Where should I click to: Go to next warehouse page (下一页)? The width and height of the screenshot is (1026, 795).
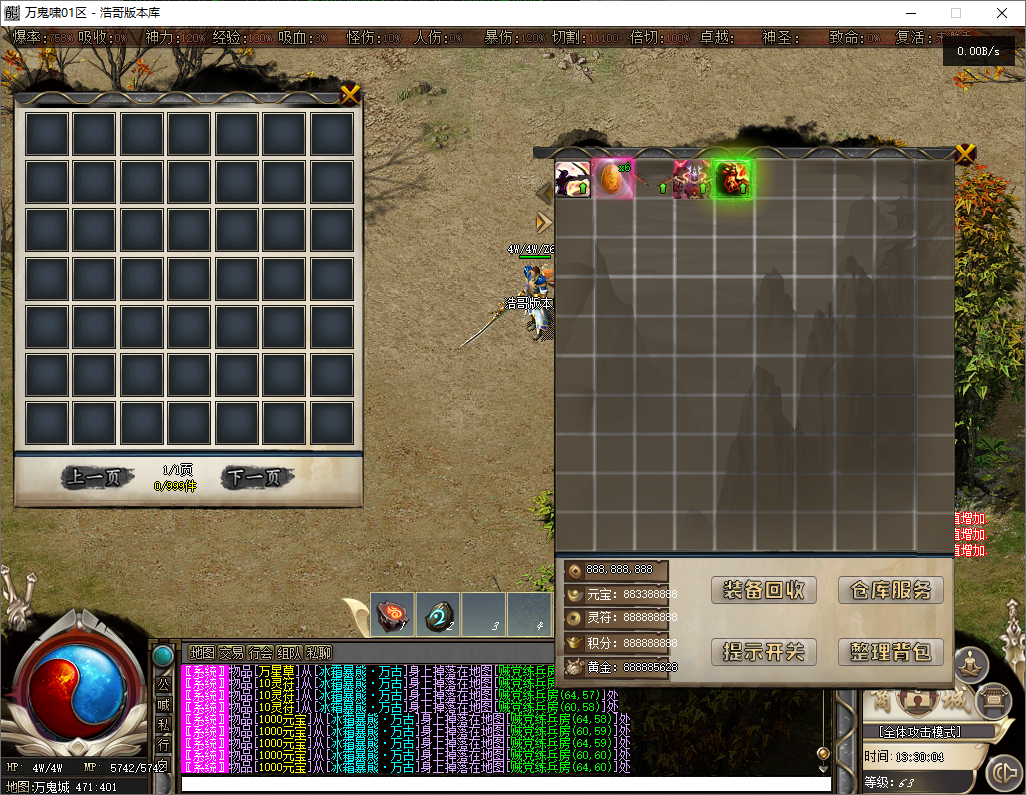click(x=257, y=477)
